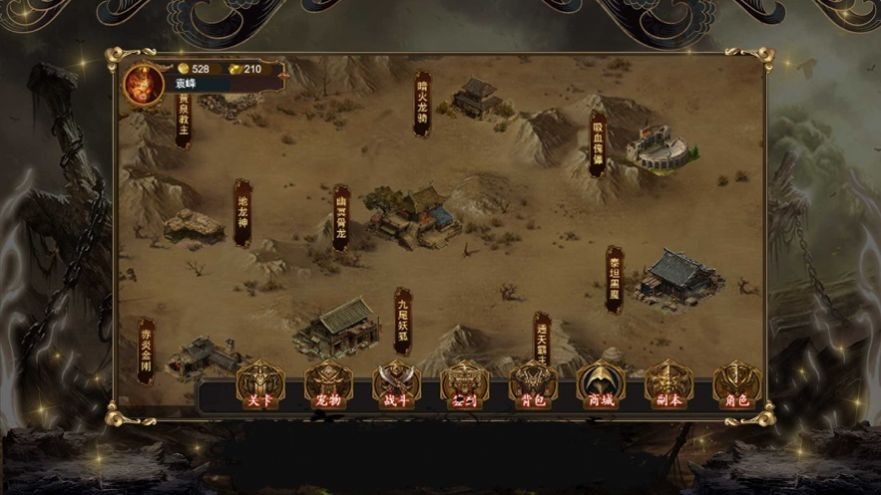Select the 吸血傀儡 stage banner
The width and height of the screenshot is (881, 495).
598,143
